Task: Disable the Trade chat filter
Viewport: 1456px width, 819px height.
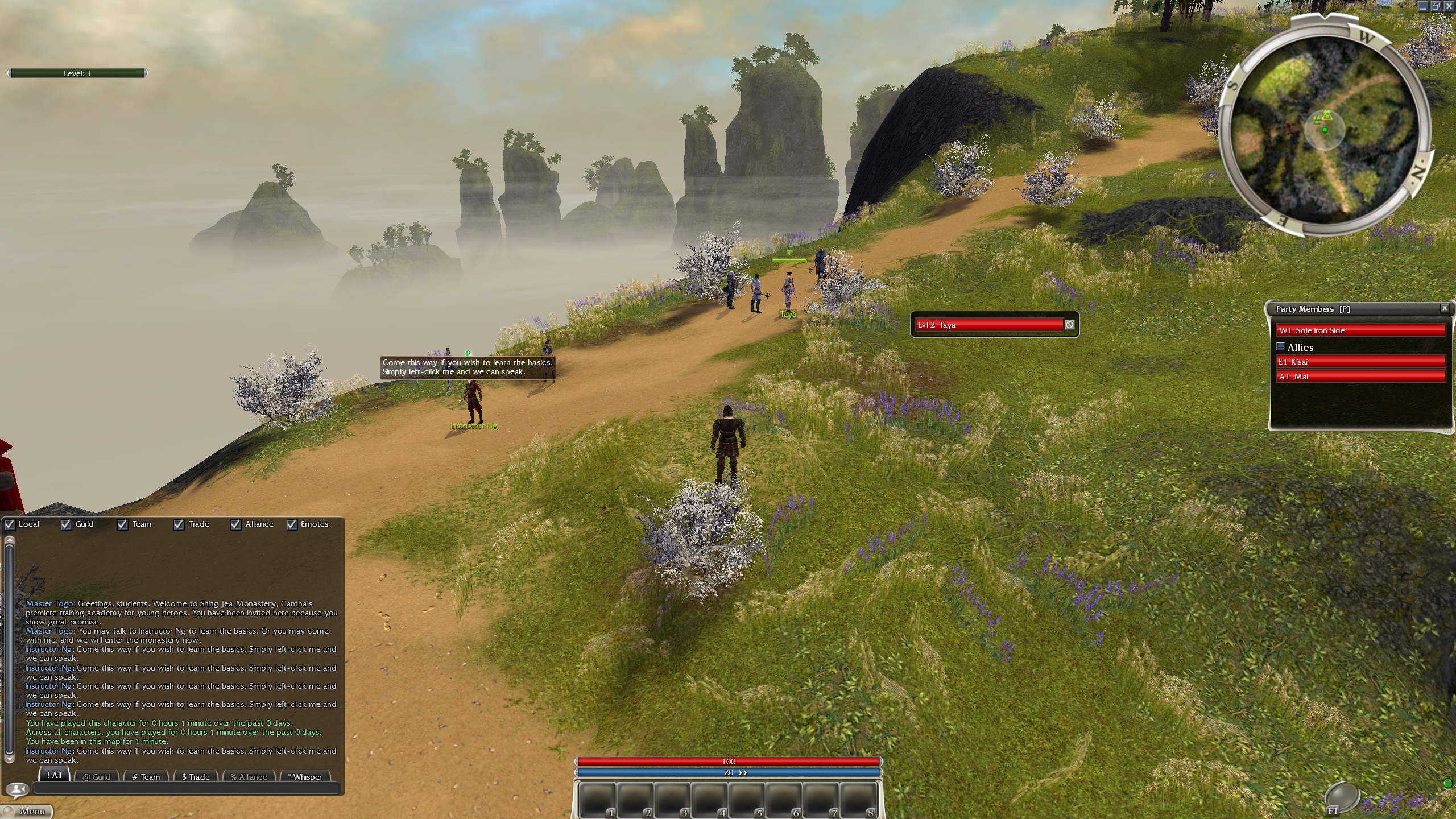Action: pos(179,524)
